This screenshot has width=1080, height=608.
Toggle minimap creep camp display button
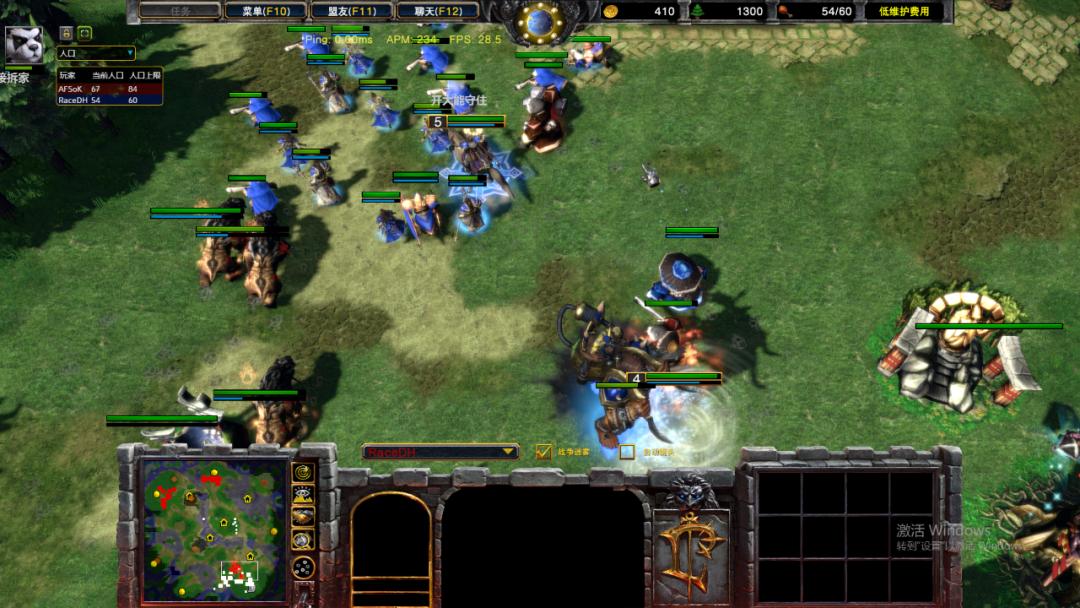(x=302, y=540)
